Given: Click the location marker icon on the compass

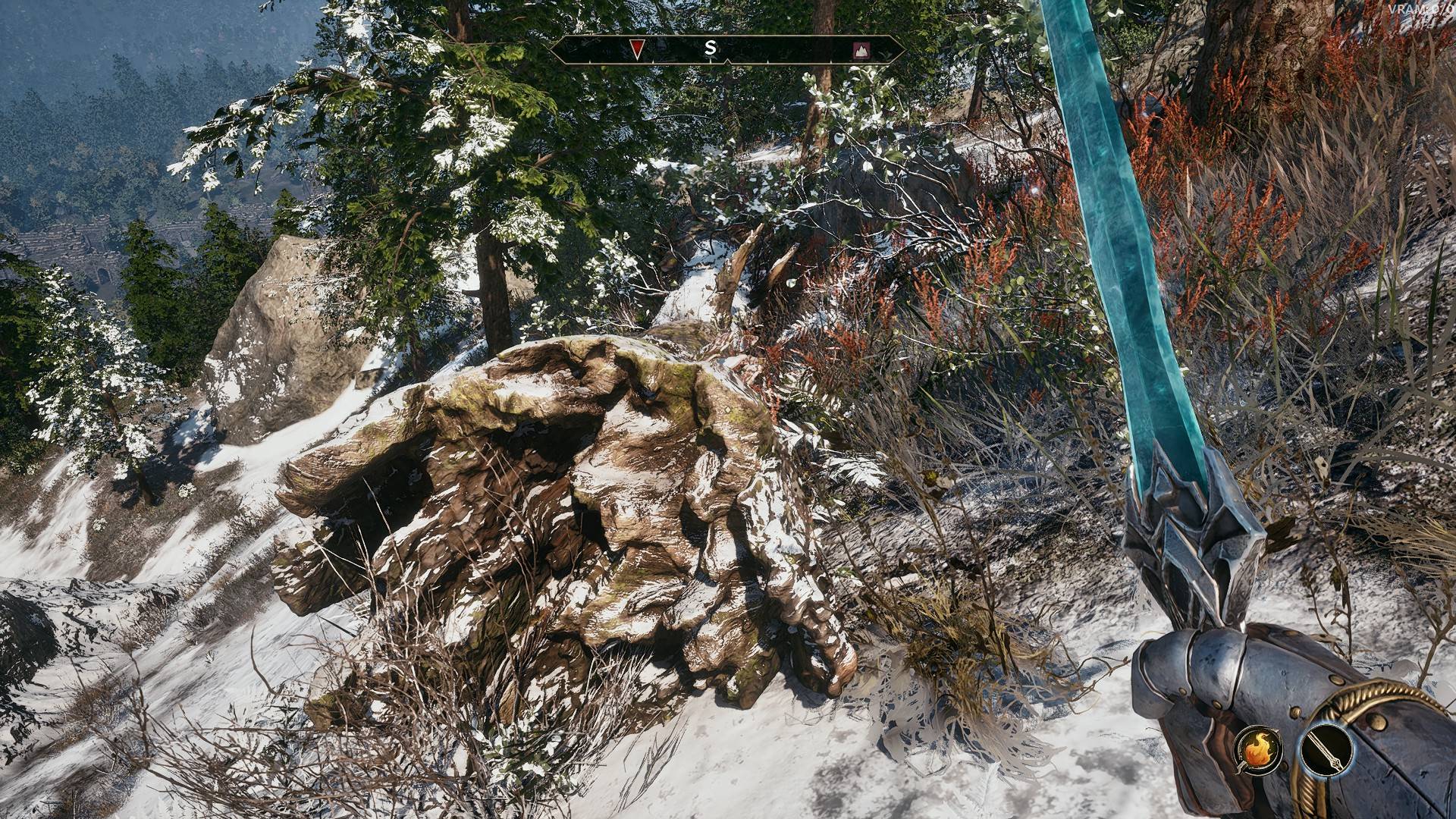Looking at the screenshot, I should tap(861, 50).
